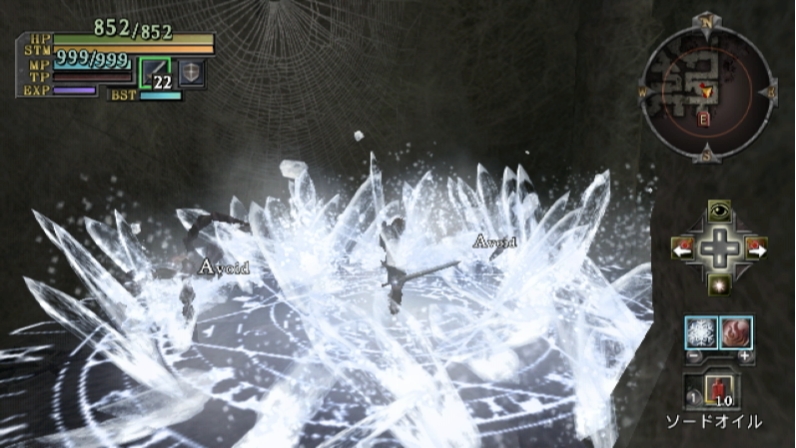The width and height of the screenshot is (796, 448).
Task: Select the equipped sword weapon slot
Action: (155, 73)
